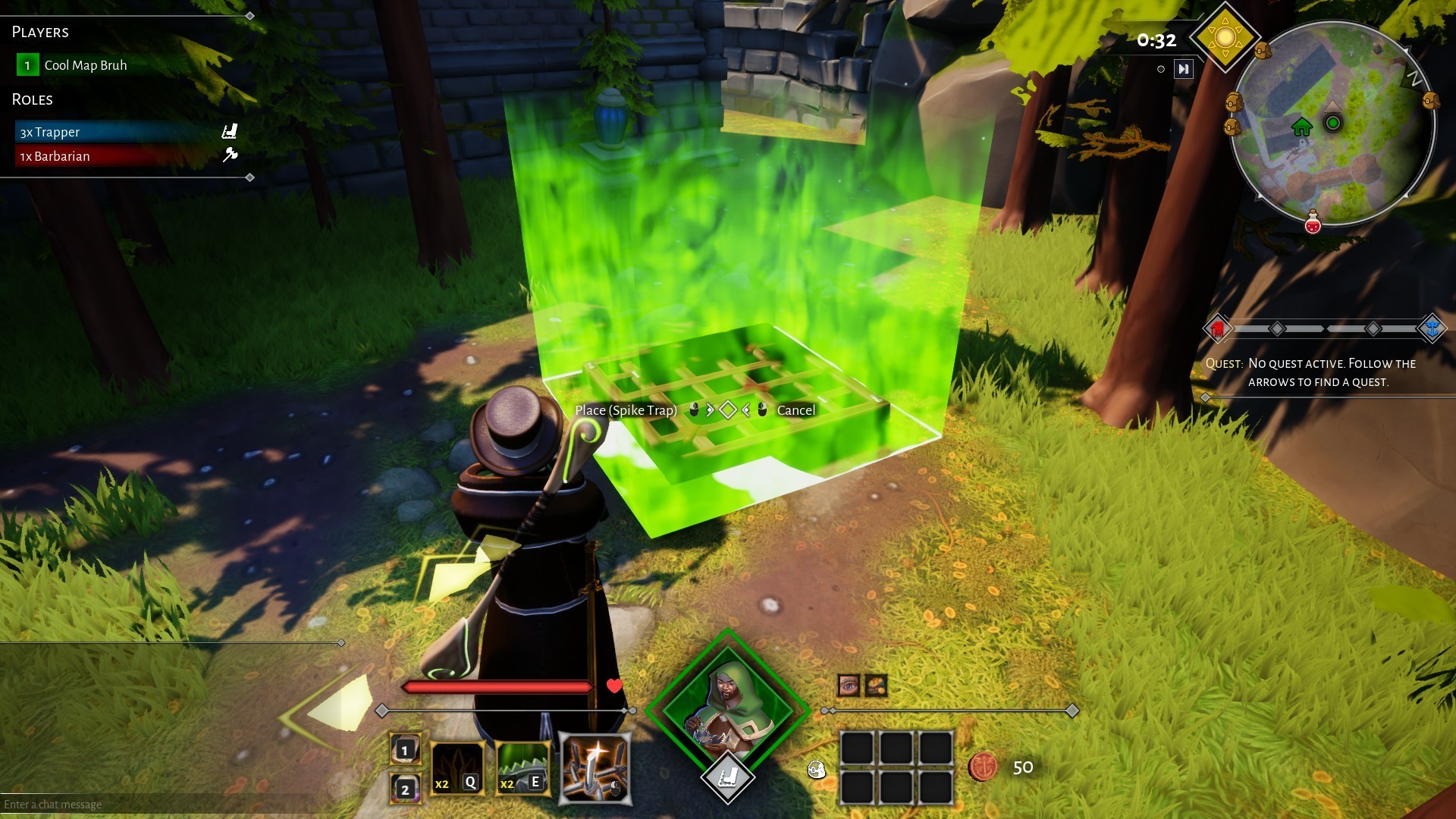
Task: Click the 3x Trapper role entry
Action: 49,131
